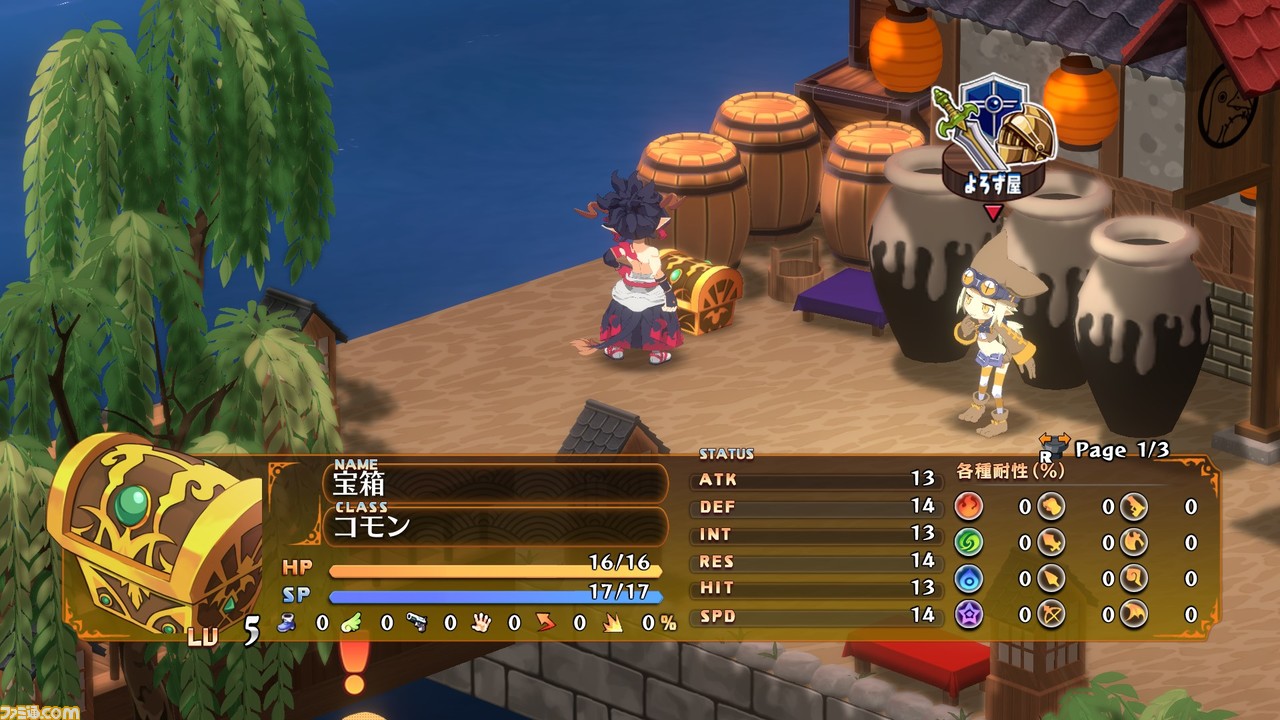Image resolution: width=1280 pixels, height=720 pixels.
Task: Select the fire resistance icon
Action: [968, 506]
